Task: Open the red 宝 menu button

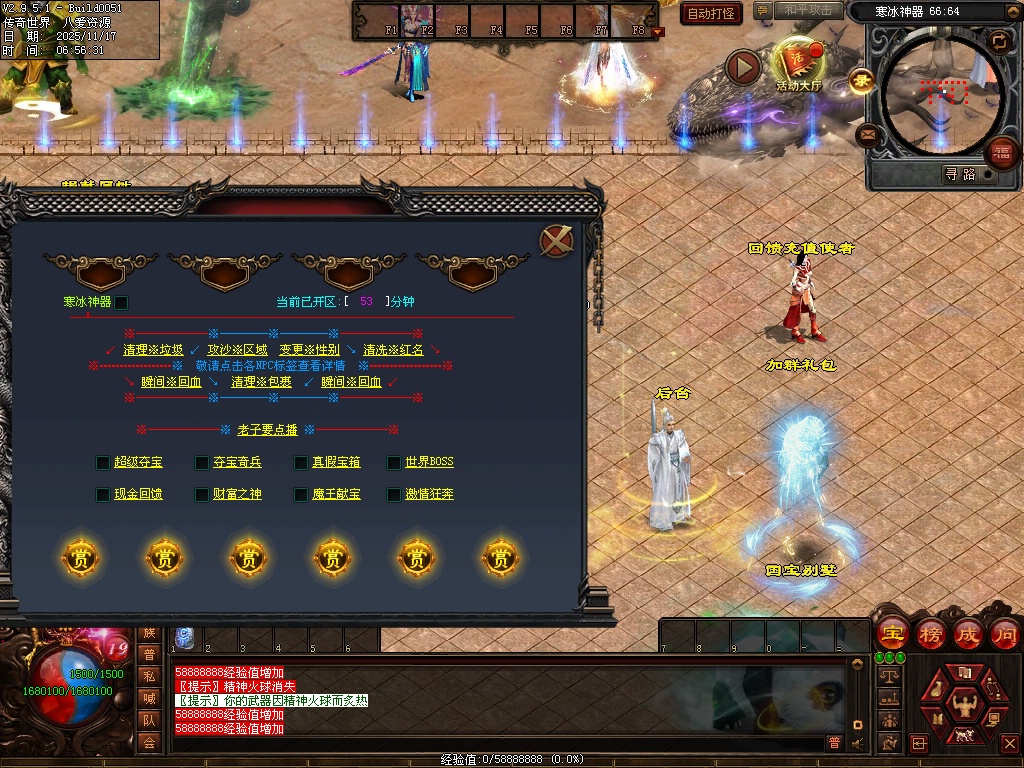Action: pos(892,633)
